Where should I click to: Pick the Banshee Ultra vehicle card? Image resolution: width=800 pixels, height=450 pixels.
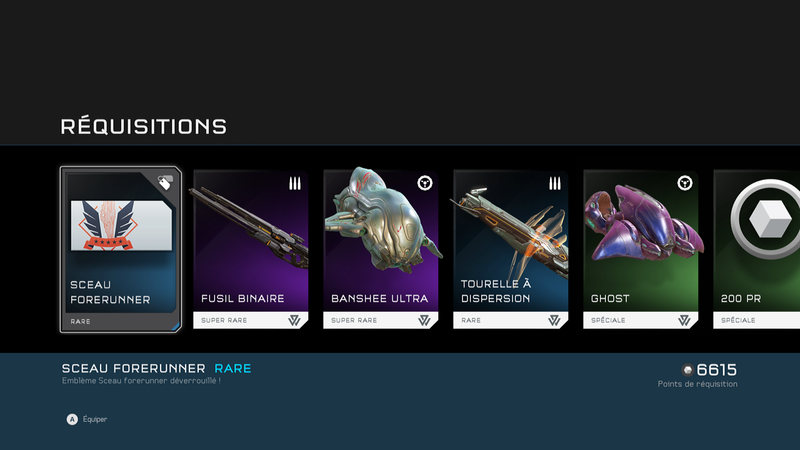pos(380,250)
